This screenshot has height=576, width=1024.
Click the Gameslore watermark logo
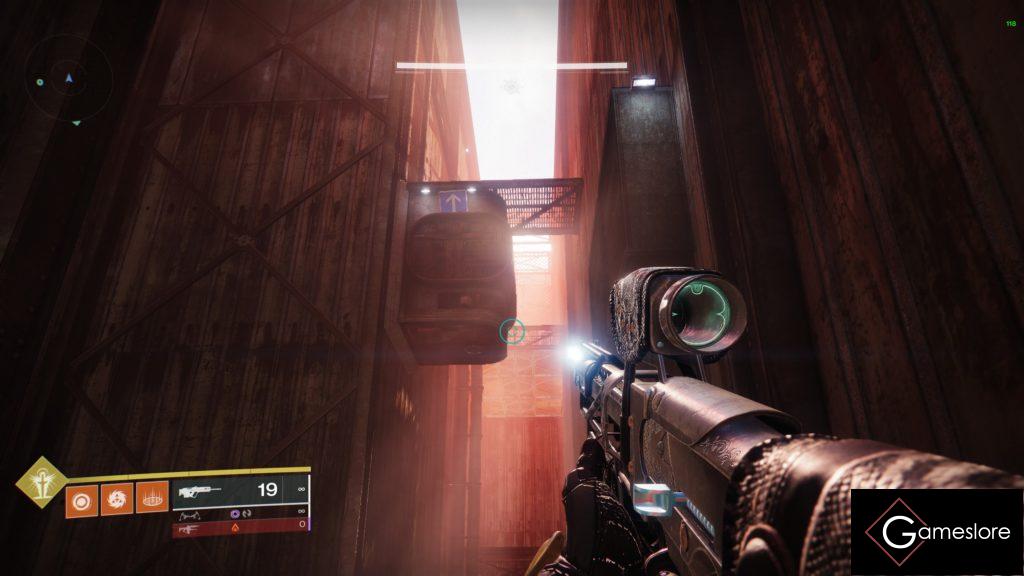click(936, 532)
